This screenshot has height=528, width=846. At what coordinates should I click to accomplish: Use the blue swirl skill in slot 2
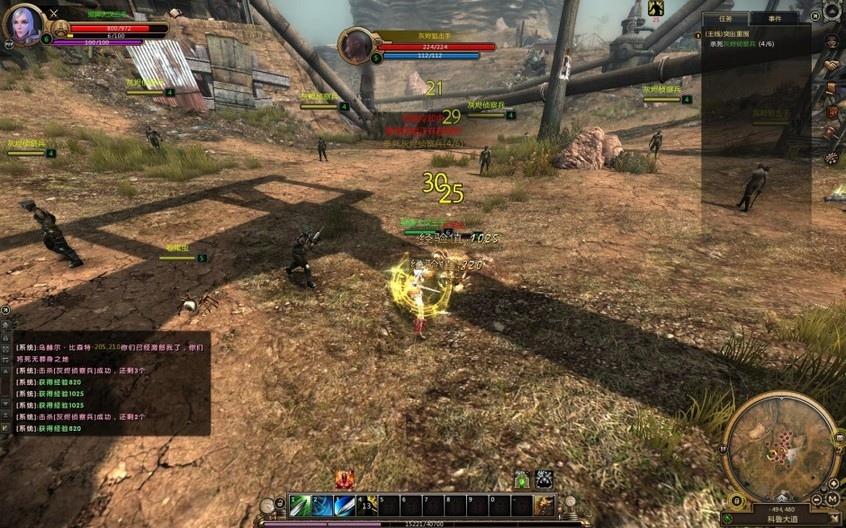[x=322, y=505]
